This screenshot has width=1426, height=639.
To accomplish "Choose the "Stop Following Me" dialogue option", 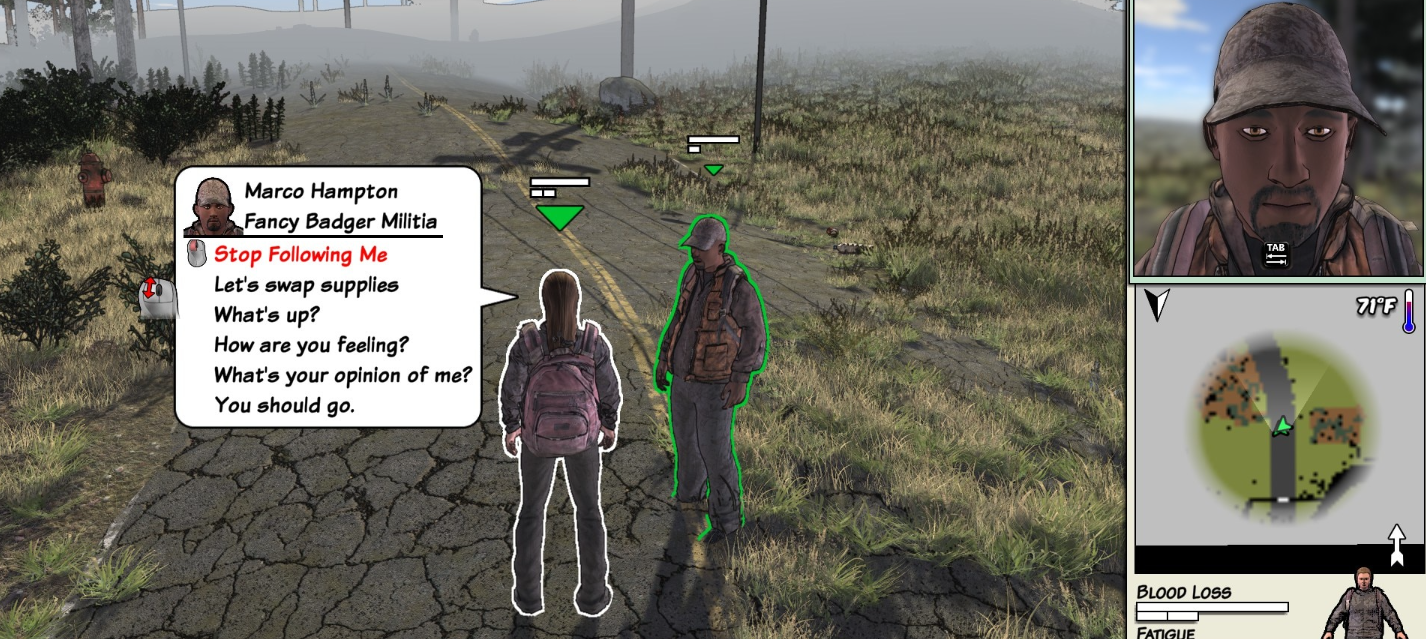I will point(300,255).
